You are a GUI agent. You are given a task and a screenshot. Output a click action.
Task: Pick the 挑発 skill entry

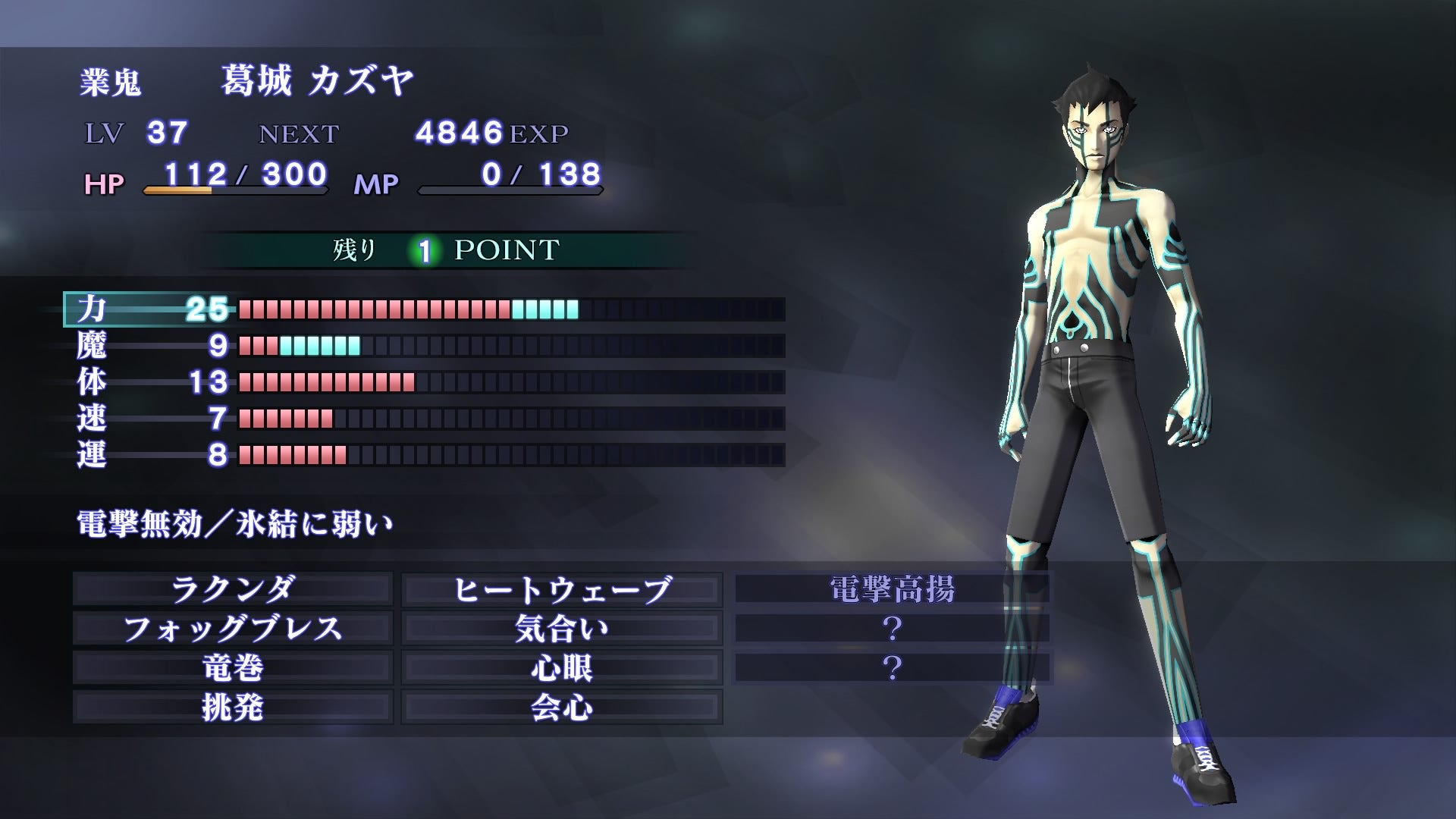click(x=233, y=708)
